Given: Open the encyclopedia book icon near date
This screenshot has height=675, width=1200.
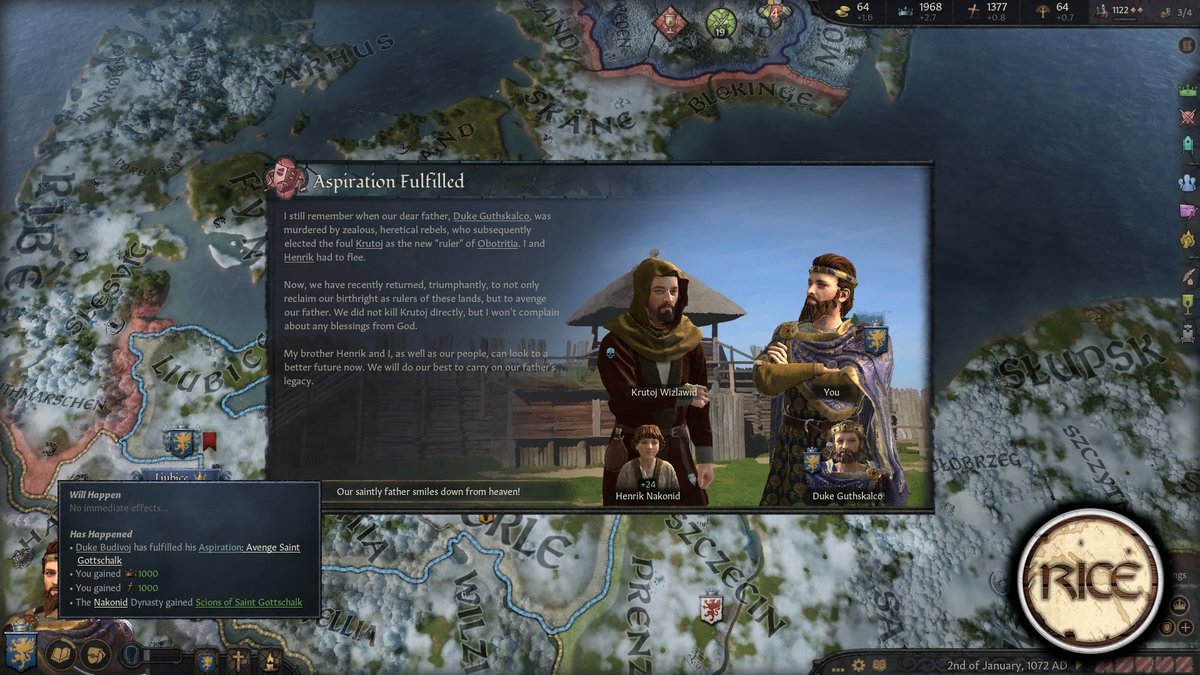Looking at the screenshot, I should 879,665.
